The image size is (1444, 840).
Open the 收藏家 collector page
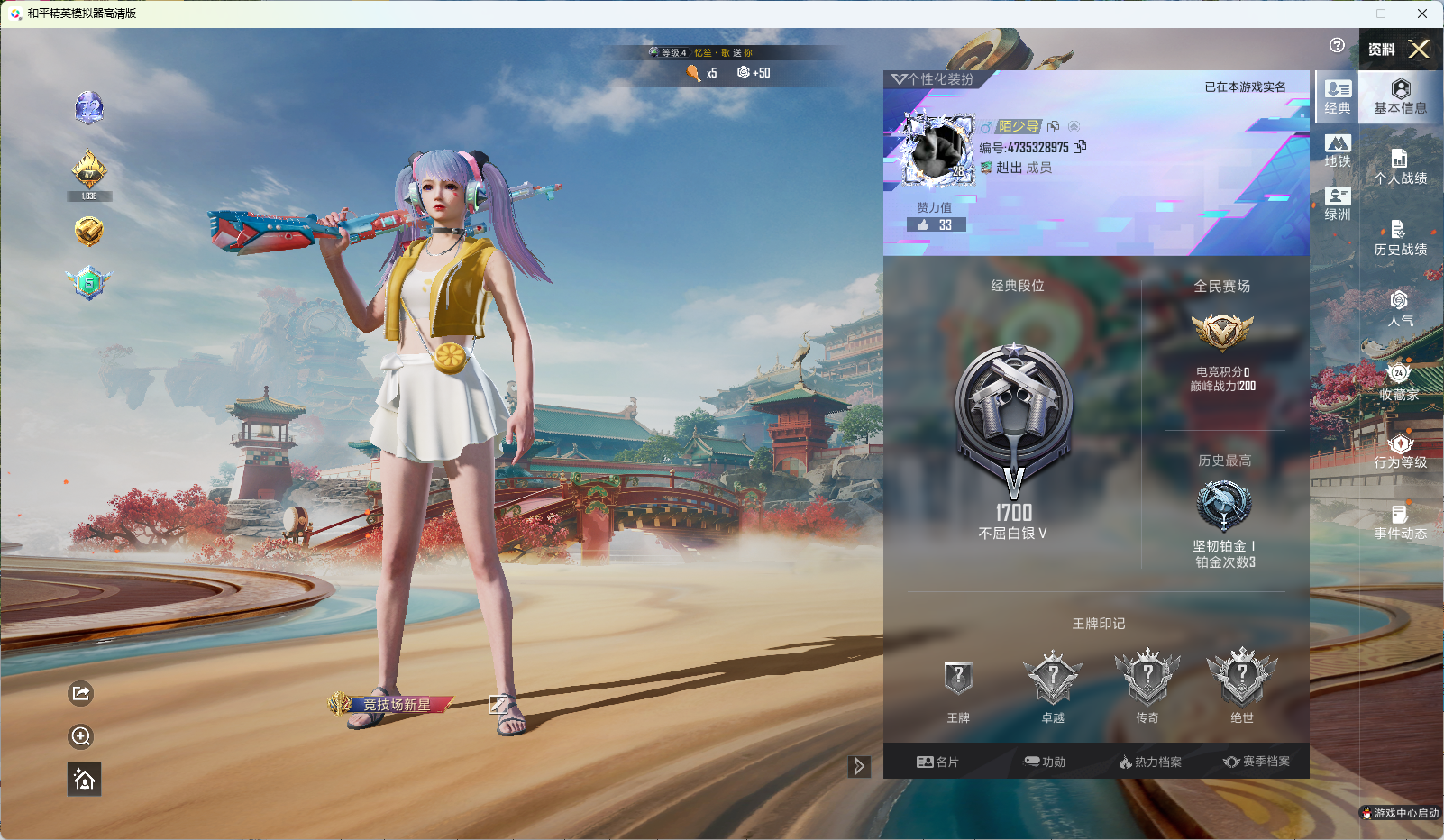tap(1400, 382)
